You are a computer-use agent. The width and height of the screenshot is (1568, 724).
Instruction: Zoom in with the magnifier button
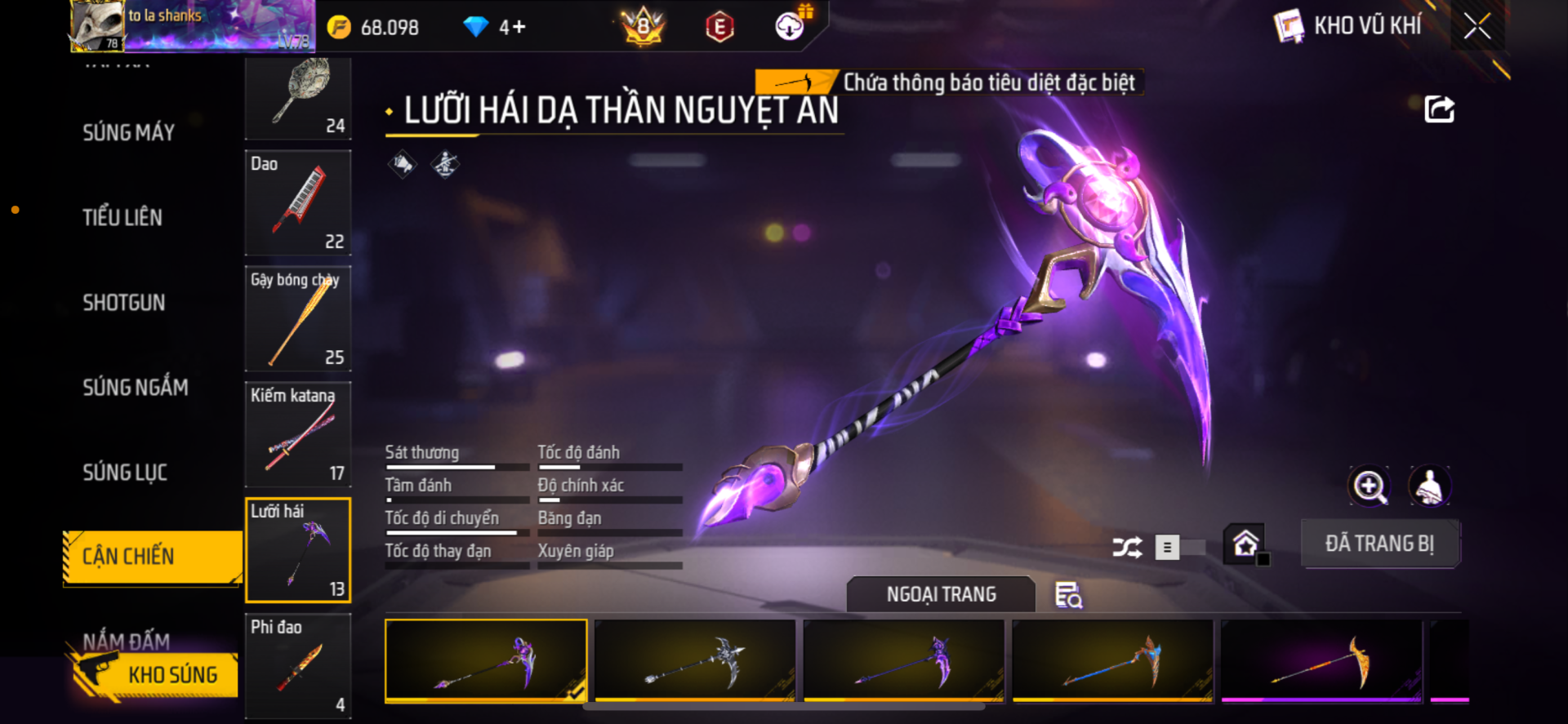(x=1369, y=486)
